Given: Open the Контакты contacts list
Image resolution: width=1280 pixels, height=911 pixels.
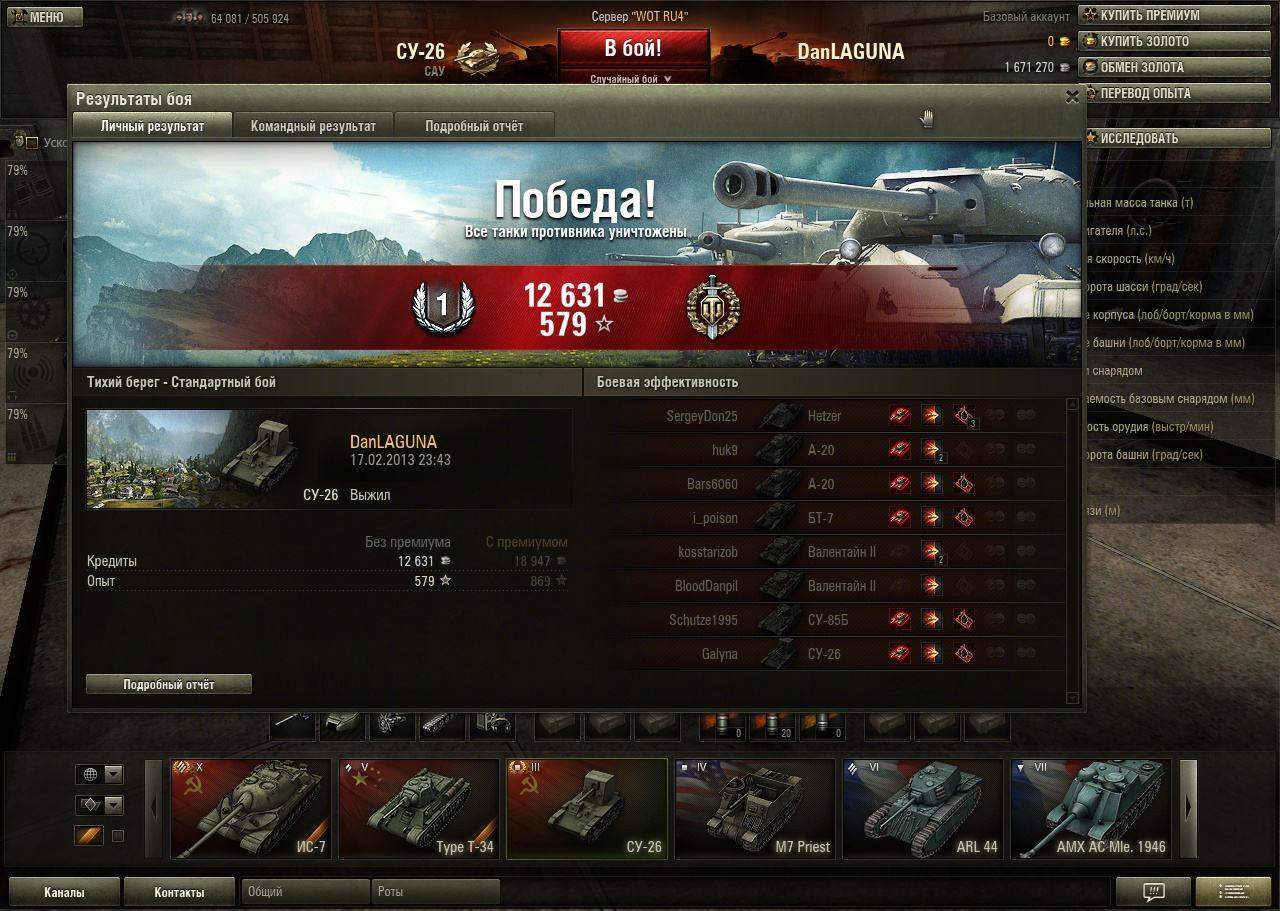Looking at the screenshot, I should 179,892.
